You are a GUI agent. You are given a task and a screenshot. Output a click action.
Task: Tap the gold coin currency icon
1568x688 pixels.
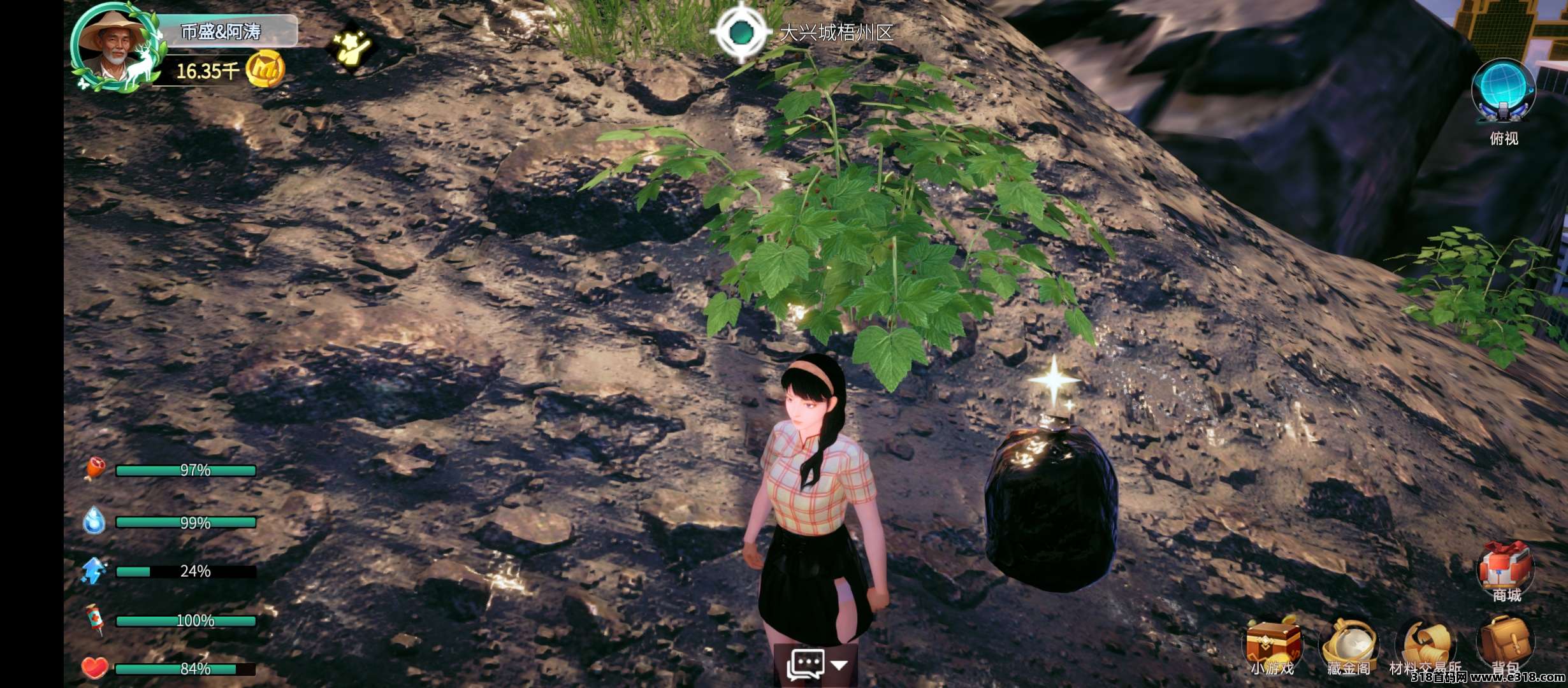265,69
